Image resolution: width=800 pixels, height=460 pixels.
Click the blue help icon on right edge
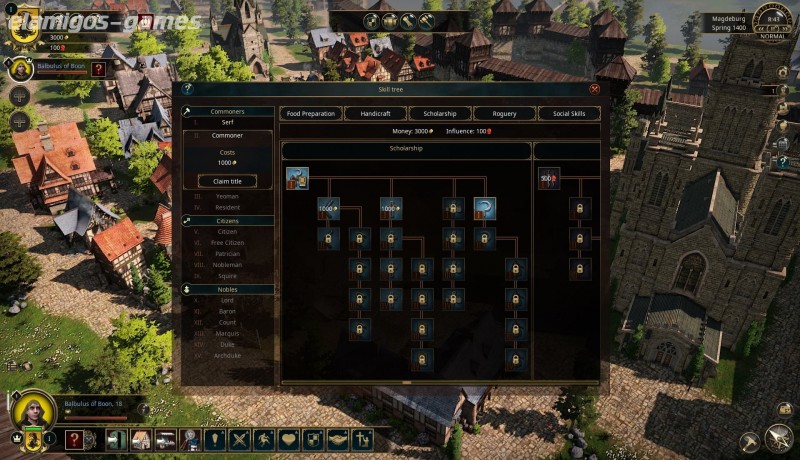pos(783,161)
